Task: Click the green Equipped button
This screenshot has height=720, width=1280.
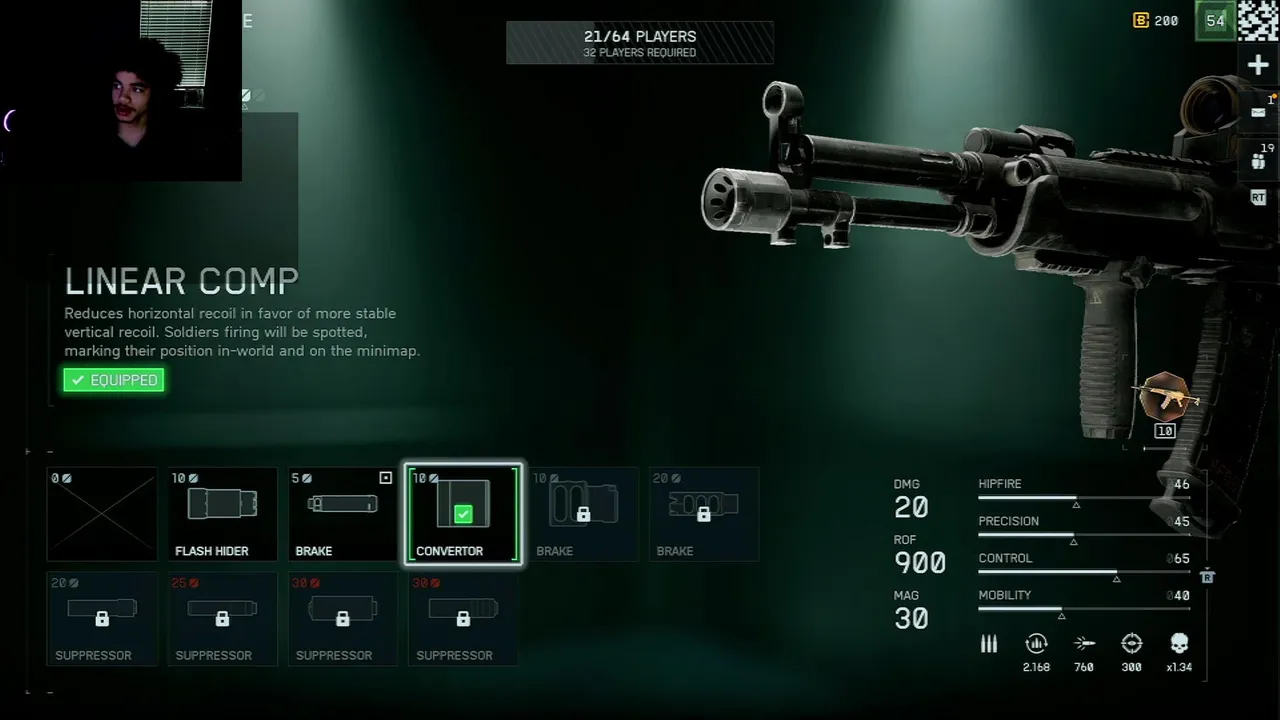Action: click(114, 380)
